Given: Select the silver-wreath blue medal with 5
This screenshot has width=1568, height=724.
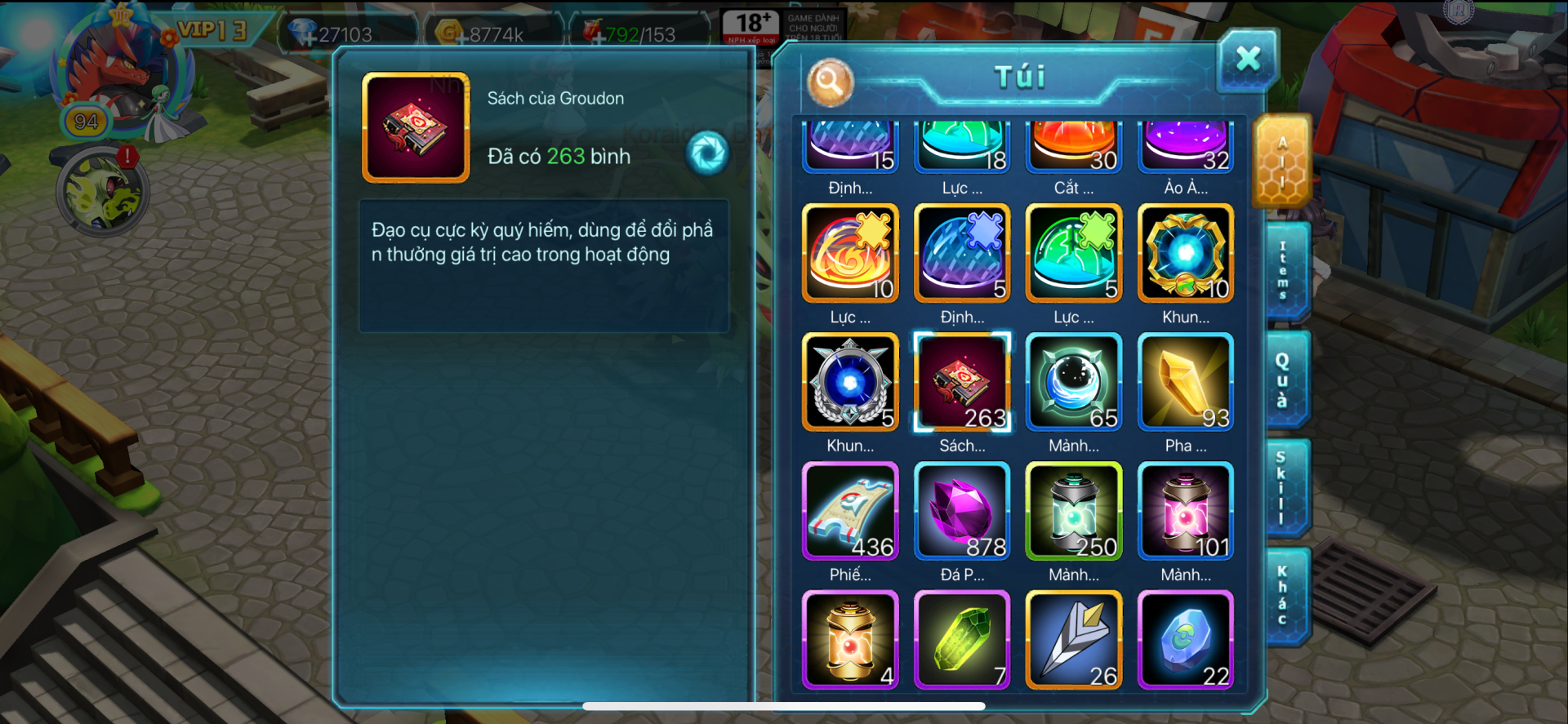Looking at the screenshot, I should (850, 382).
